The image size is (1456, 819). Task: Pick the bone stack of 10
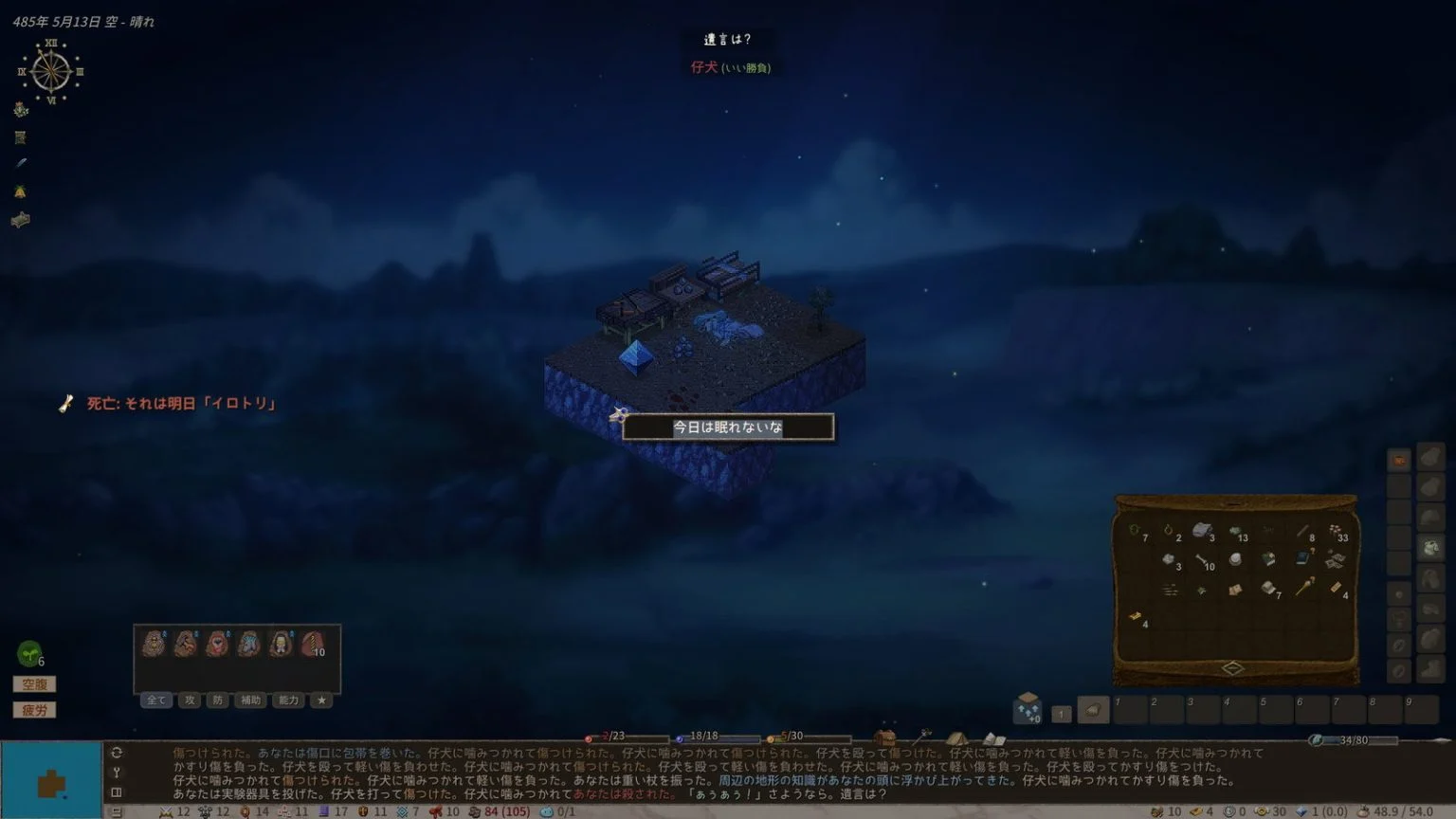[1203, 561]
